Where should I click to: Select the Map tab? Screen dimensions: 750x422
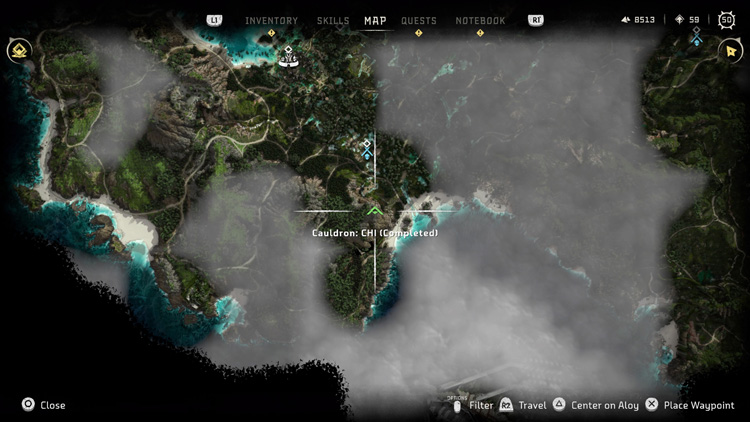[375, 20]
